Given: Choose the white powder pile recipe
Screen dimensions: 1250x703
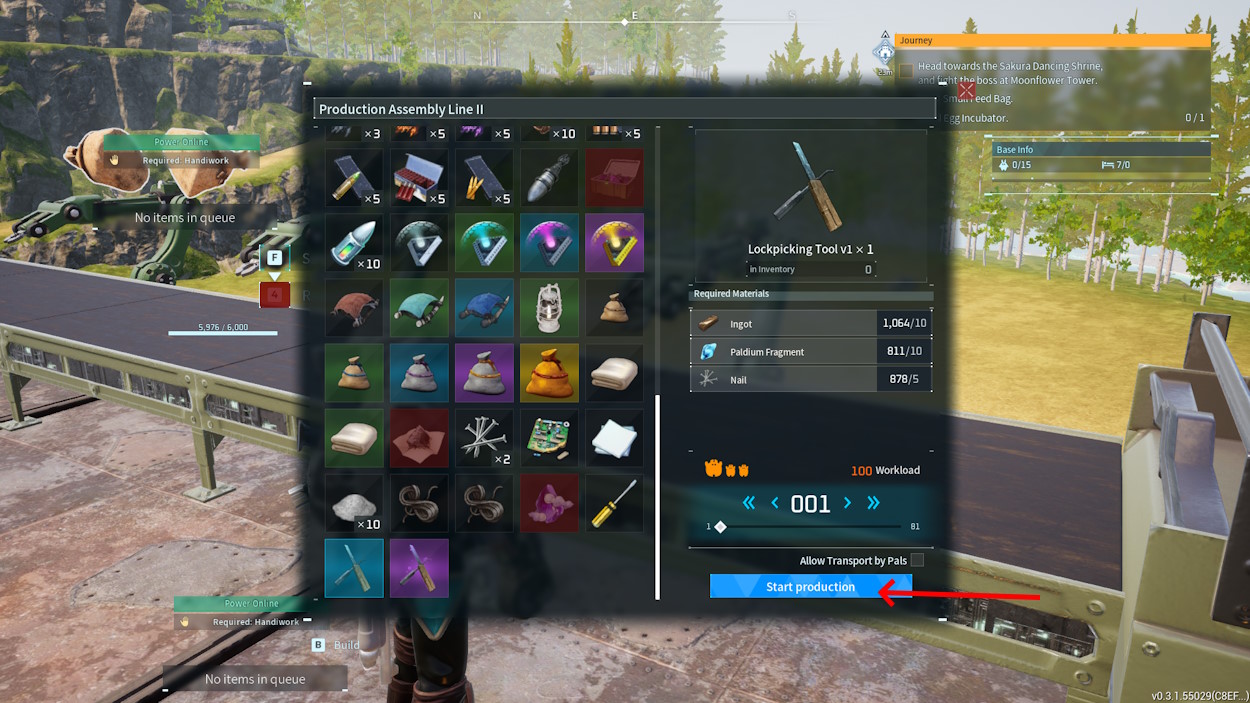Looking at the screenshot, I should [x=354, y=503].
